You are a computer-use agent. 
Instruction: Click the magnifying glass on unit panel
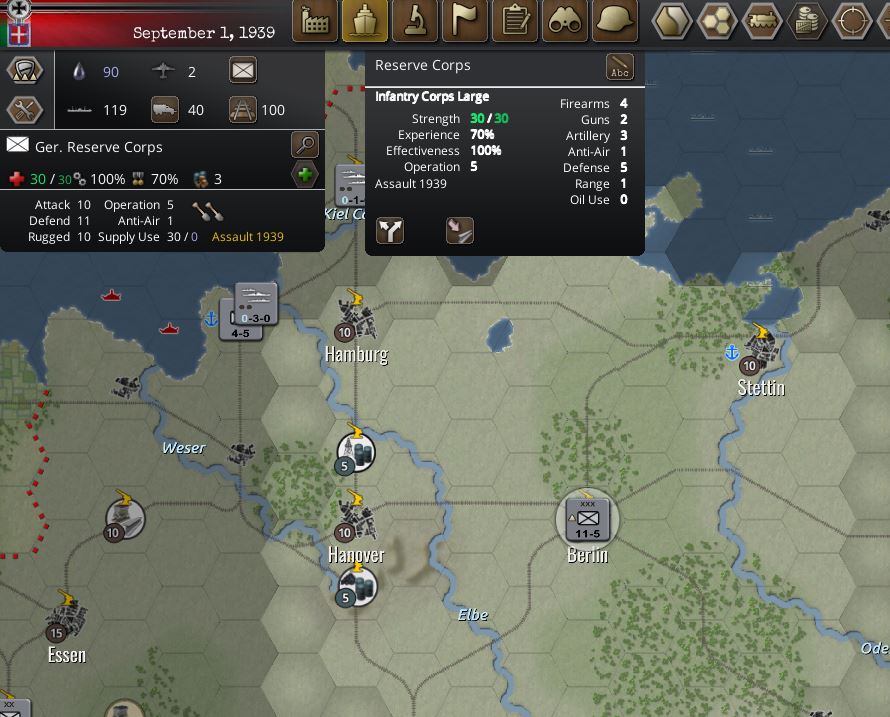click(305, 145)
